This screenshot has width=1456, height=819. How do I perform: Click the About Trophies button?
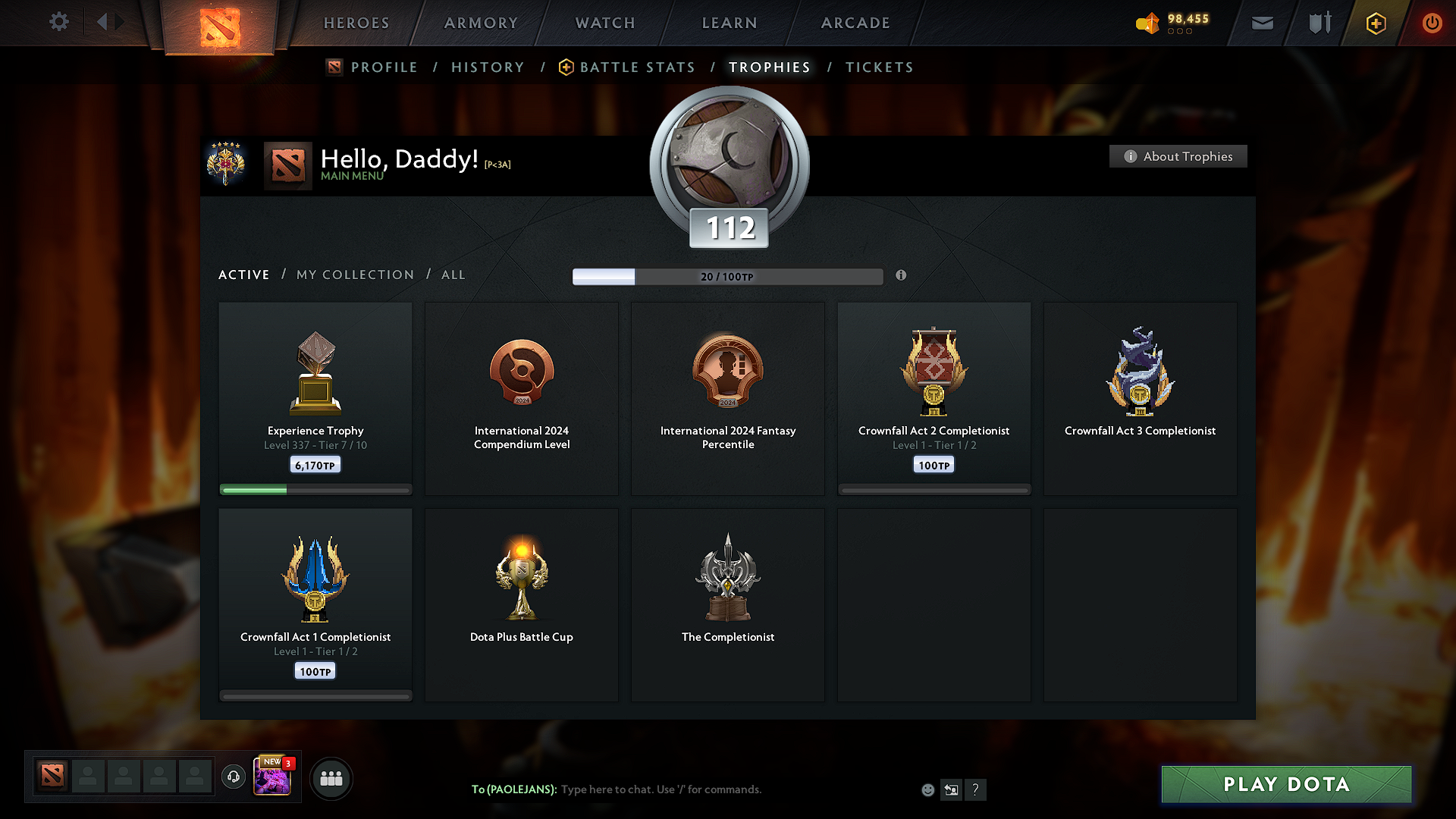click(x=1178, y=156)
